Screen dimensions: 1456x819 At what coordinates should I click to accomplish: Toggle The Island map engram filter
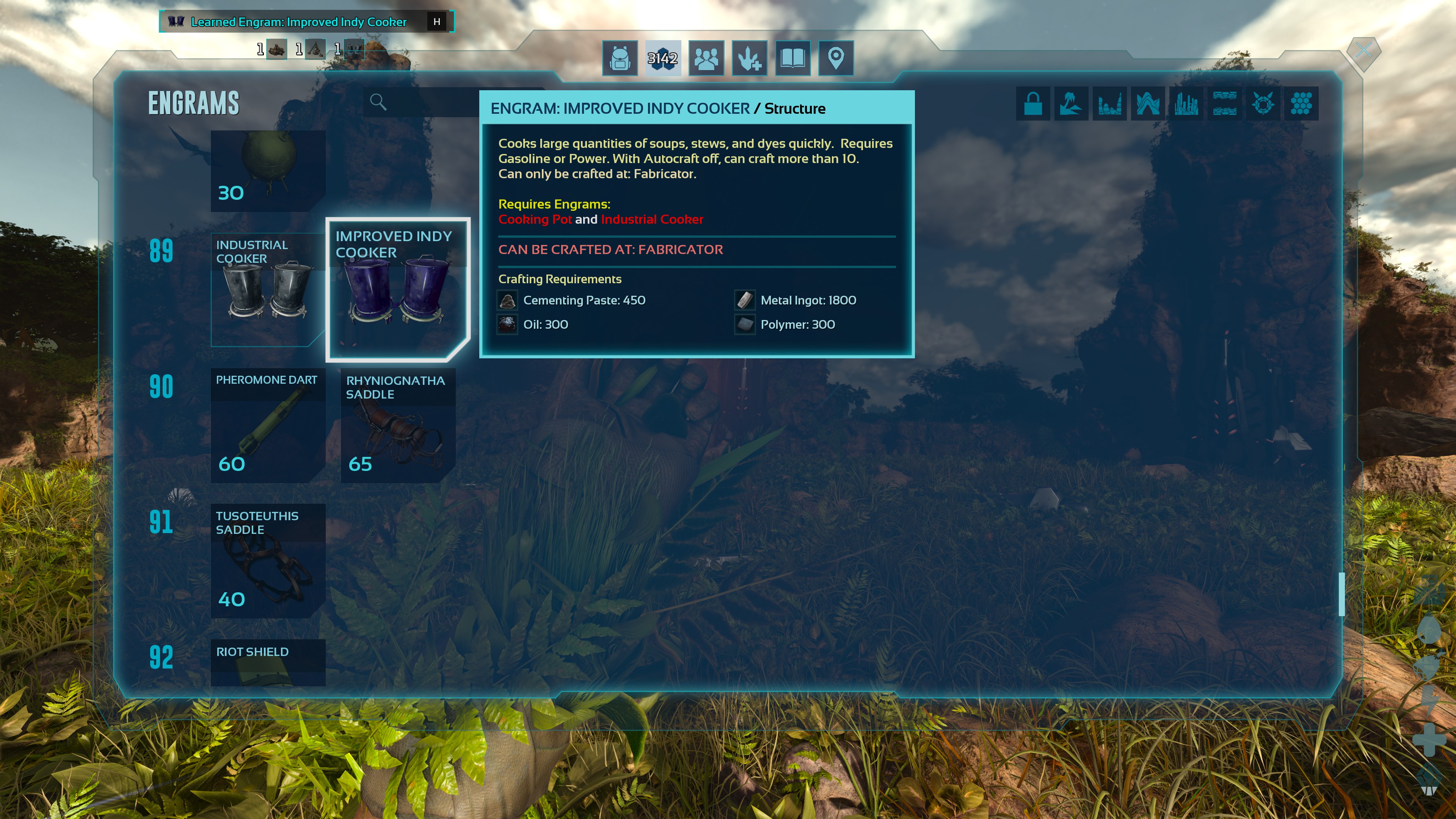(1071, 103)
